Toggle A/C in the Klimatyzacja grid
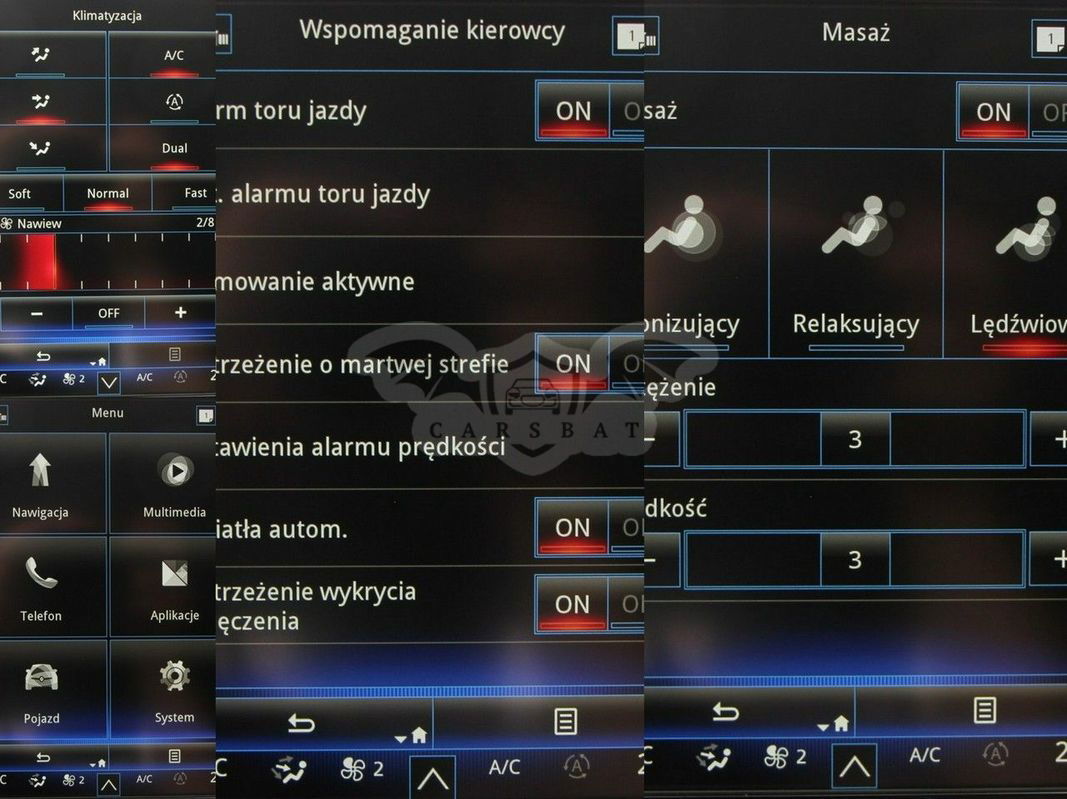 pos(174,57)
